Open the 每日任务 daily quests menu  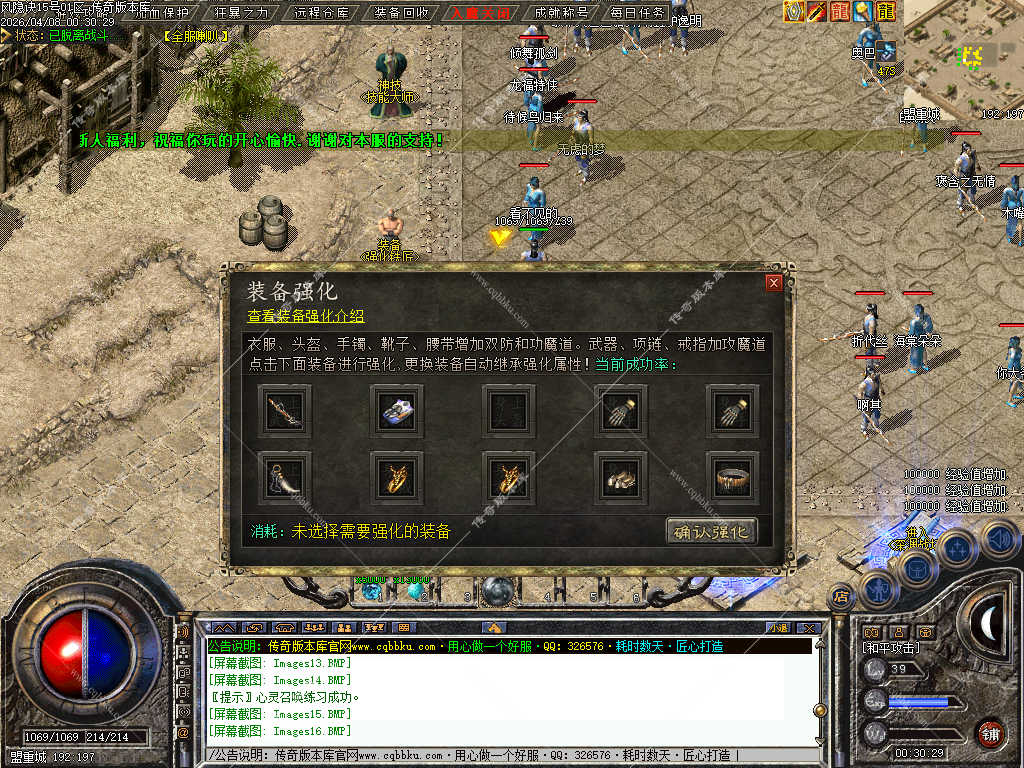pos(637,13)
